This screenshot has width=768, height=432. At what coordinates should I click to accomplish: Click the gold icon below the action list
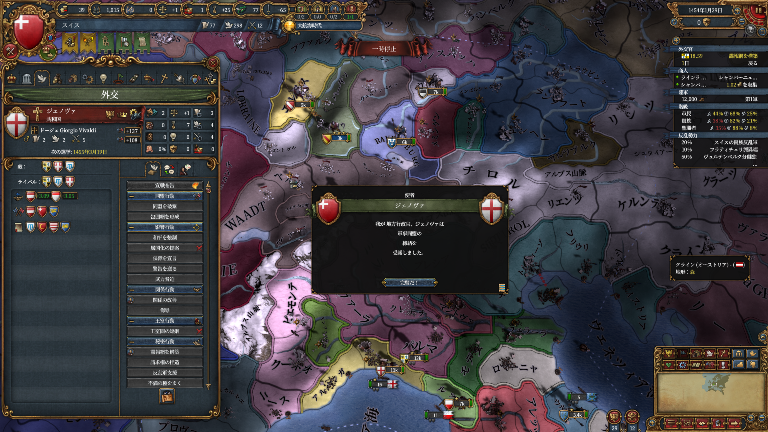pyautogui.click(x=166, y=397)
